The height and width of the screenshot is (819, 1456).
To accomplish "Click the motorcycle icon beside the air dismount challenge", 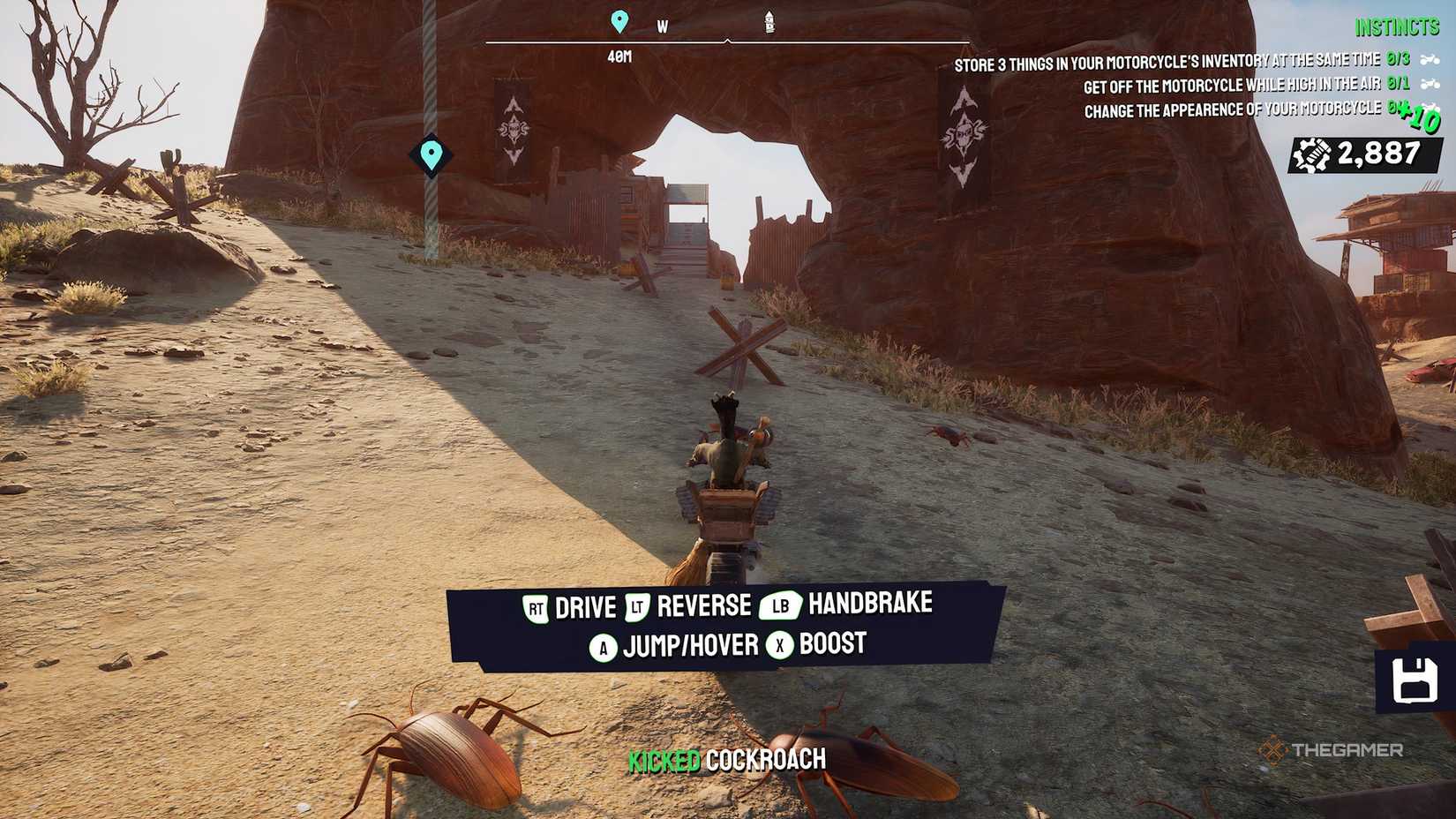I will (x=1430, y=85).
